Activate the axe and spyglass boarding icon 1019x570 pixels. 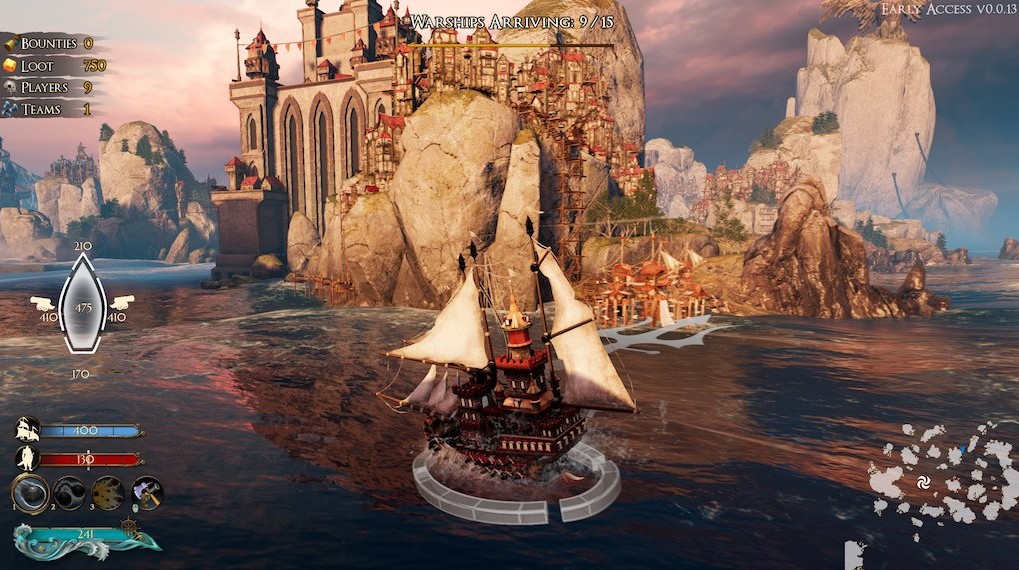point(147,492)
